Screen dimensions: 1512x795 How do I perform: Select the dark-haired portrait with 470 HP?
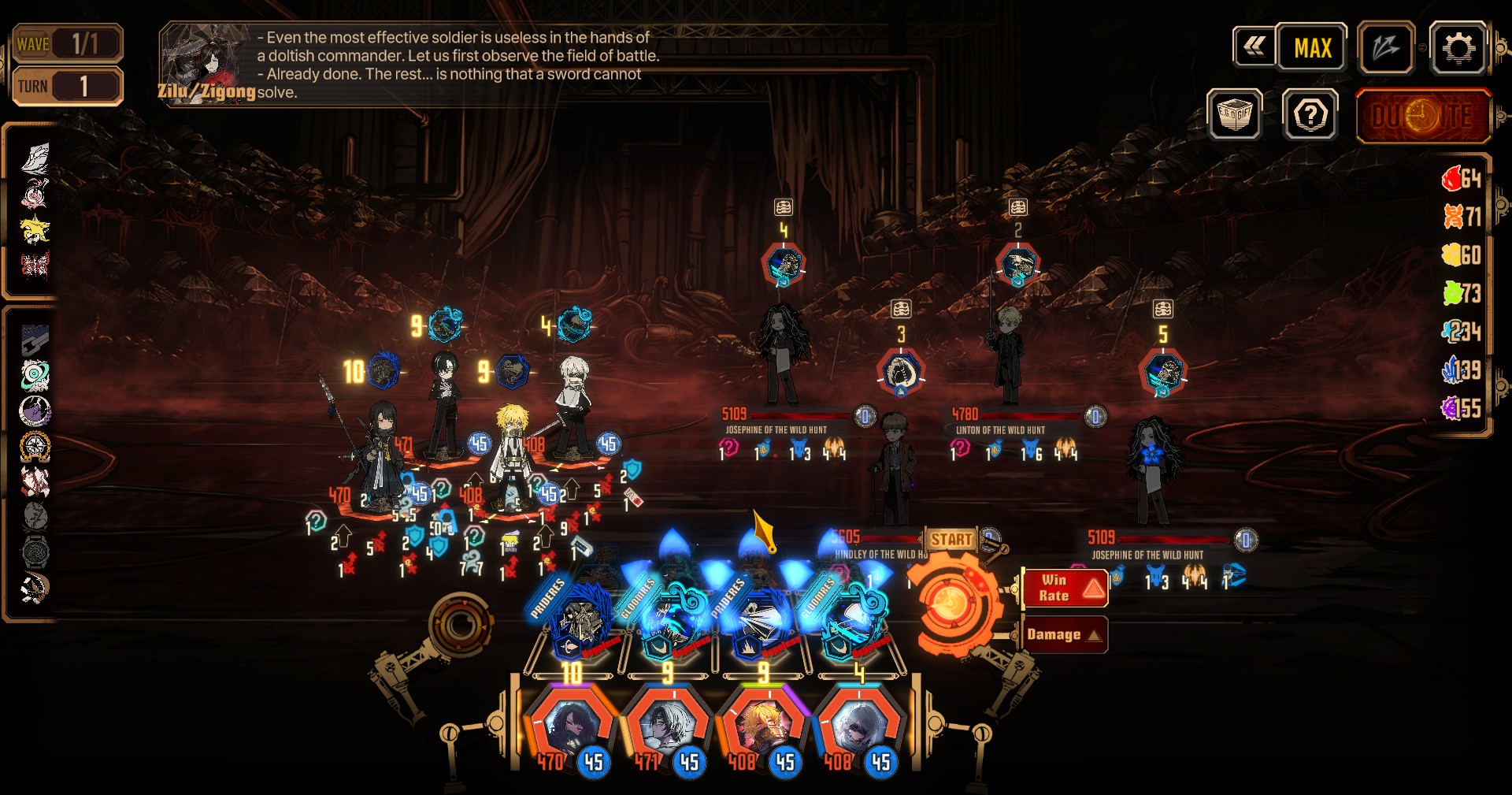point(571,726)
